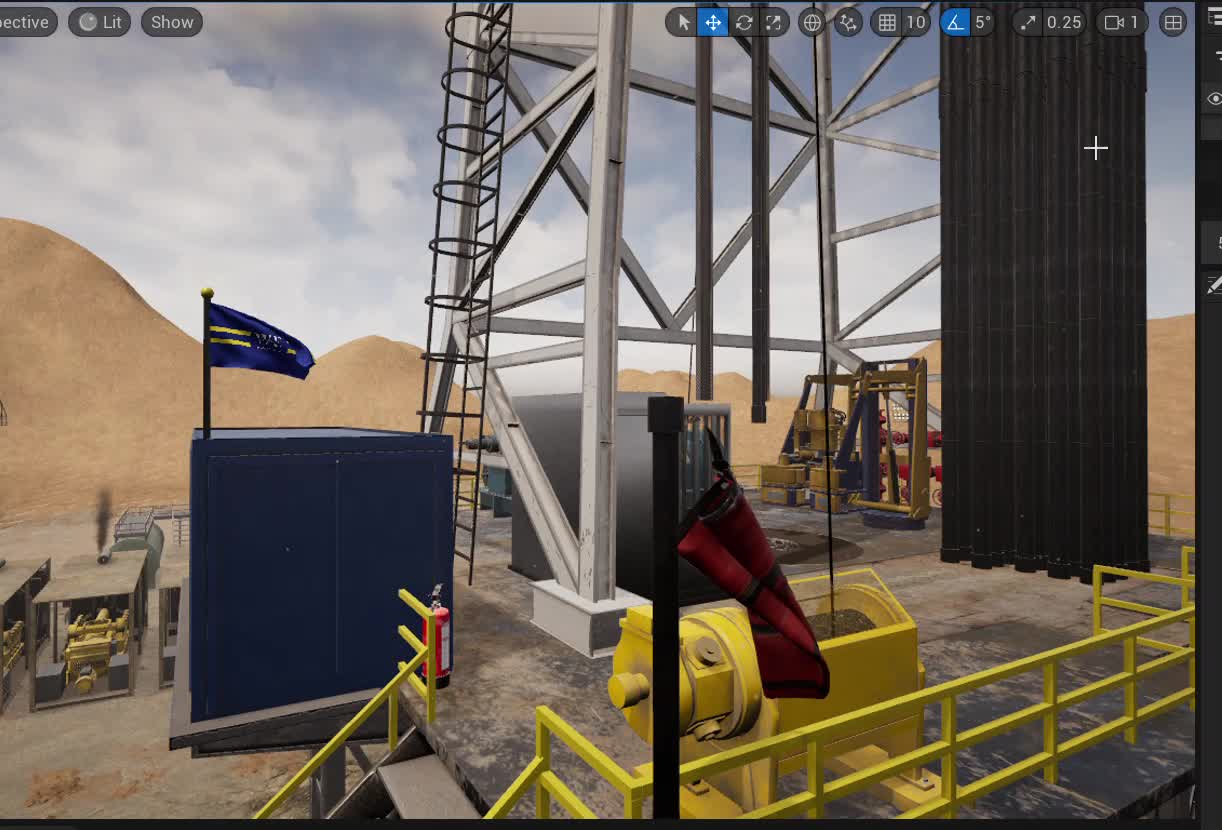Choose the translate move tool

point(713,22)
